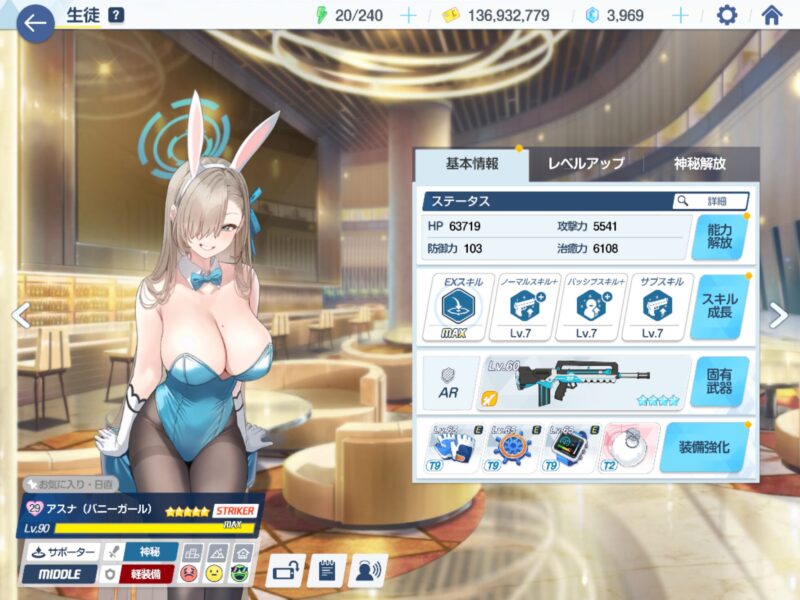Go back with the arrow button
This screenshot has width=800, height=600.
point(36,22)
